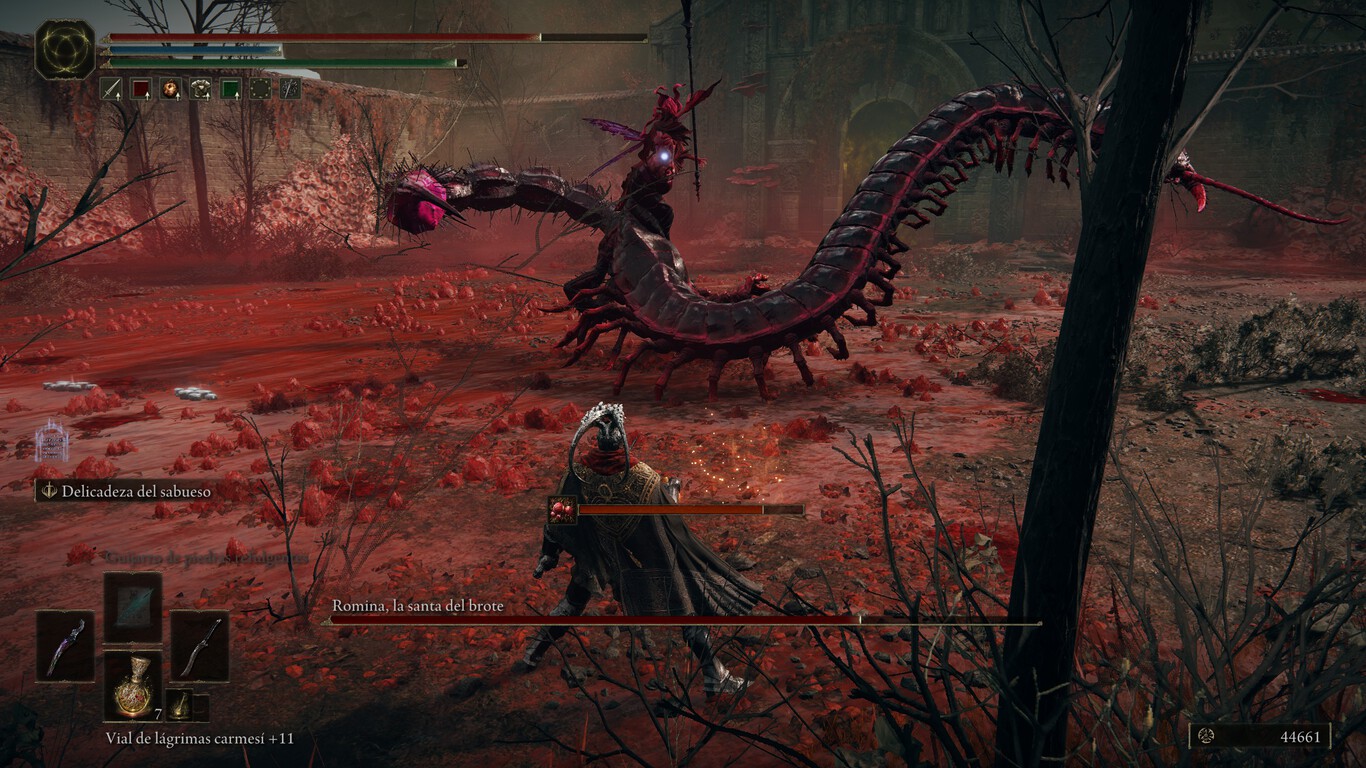Screen dimensions: 1366x768
Task: Select the boss status buildup icon
Action: pos(562,510)
